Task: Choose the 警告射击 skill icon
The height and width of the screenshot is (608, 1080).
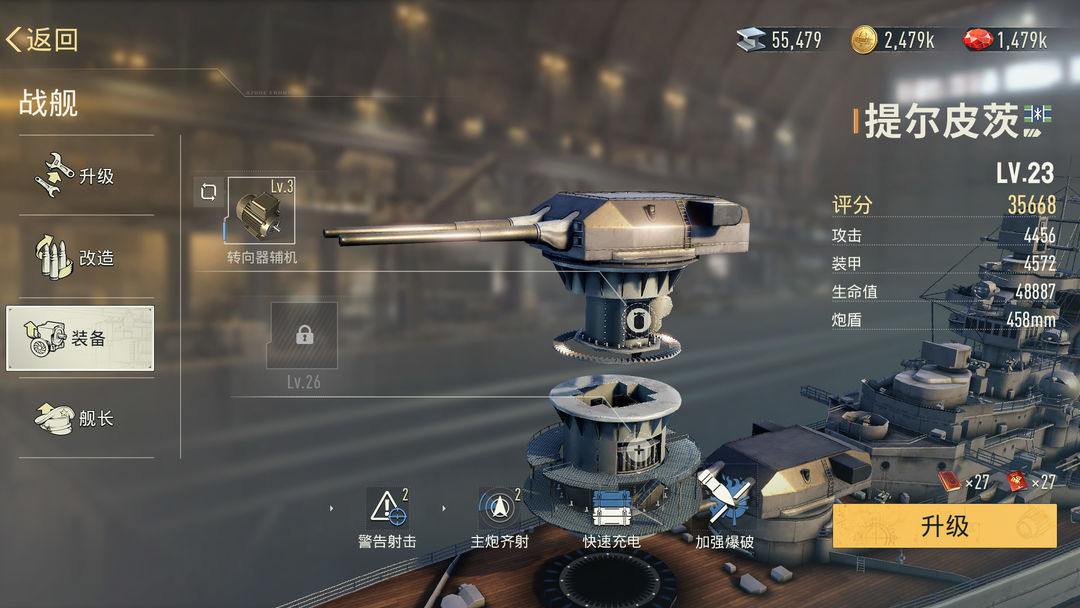Action: point(387,509)
